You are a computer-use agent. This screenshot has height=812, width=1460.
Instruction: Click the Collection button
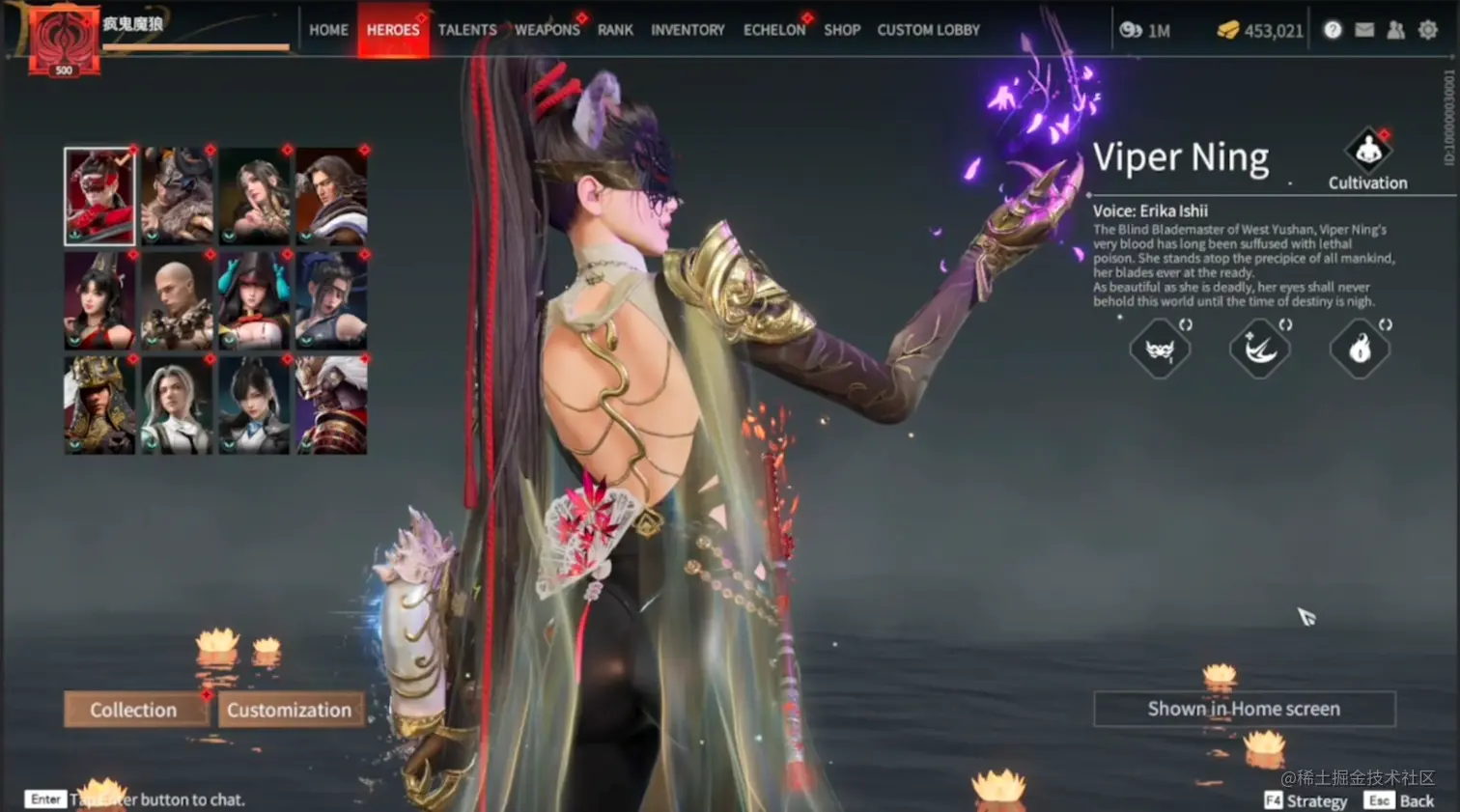tap(134, 710)
